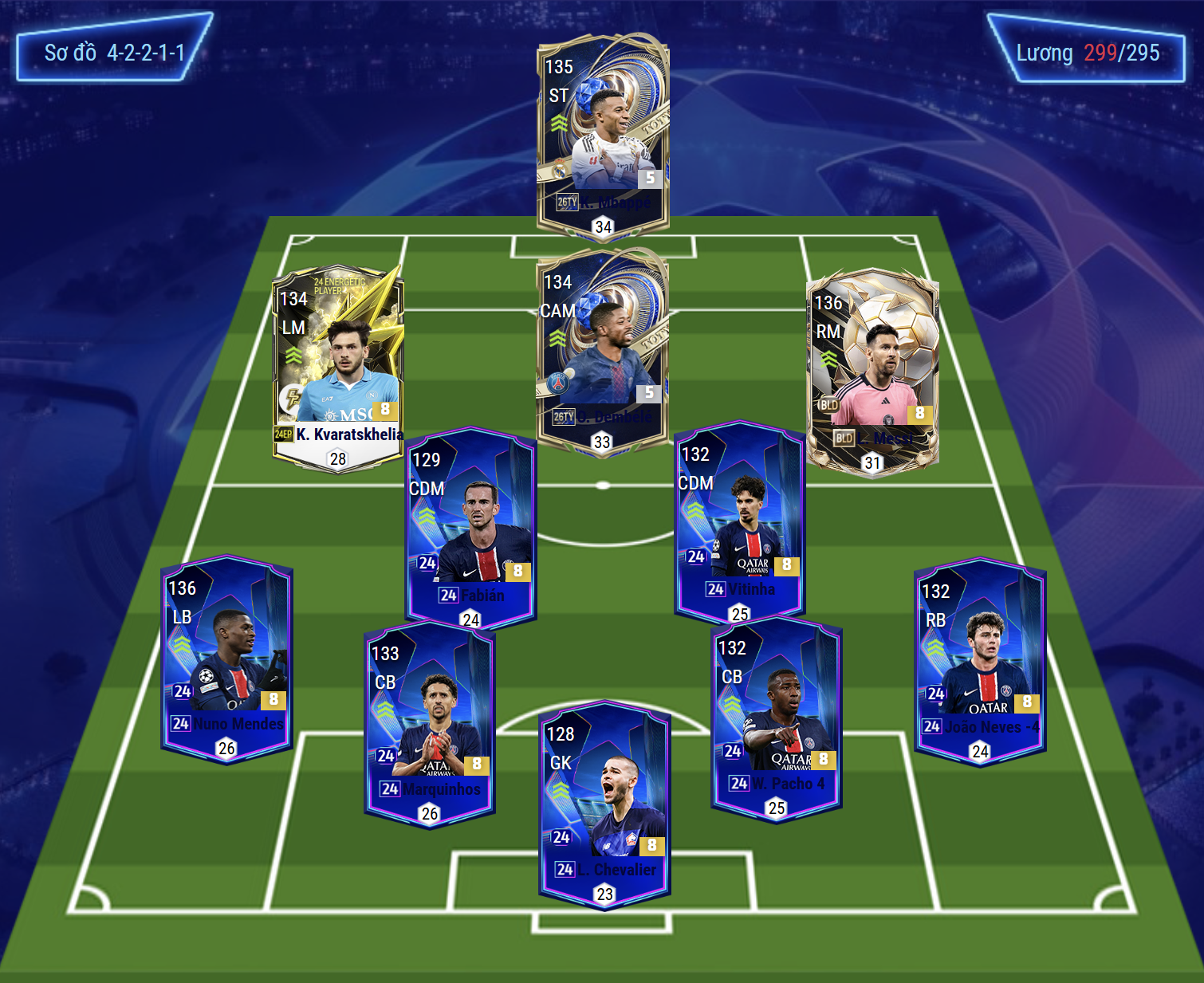Select the Nuno Mendes LB card
The image size is (1204, 983).
click(226, 657)
